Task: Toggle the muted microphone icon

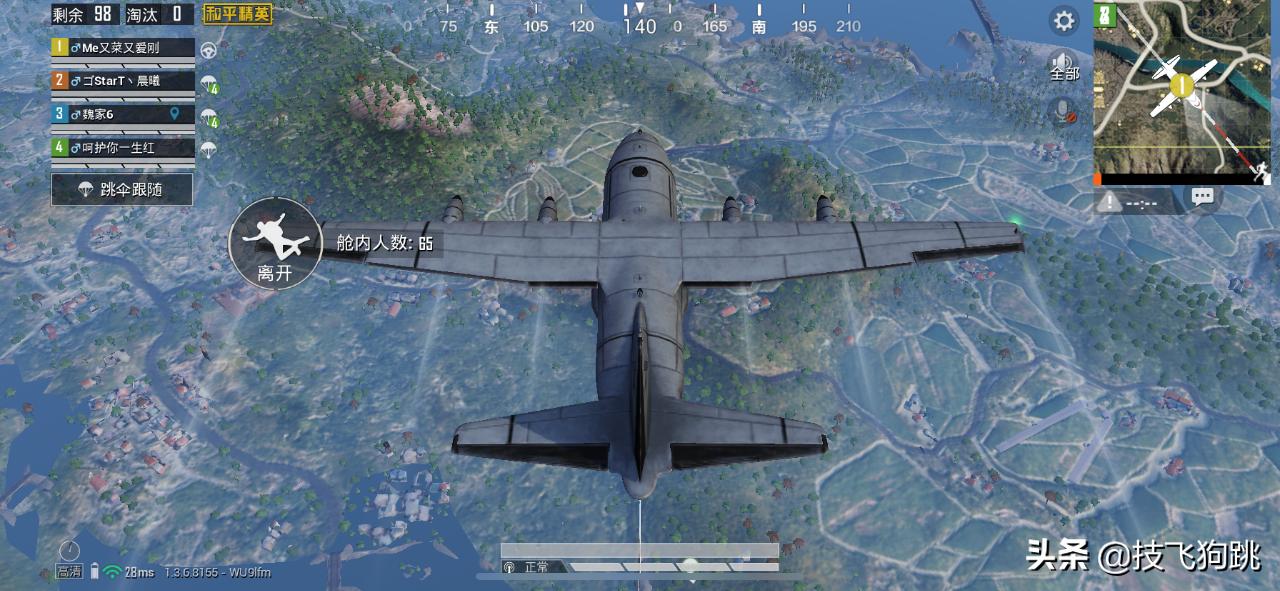Action: coord(1064,110)
